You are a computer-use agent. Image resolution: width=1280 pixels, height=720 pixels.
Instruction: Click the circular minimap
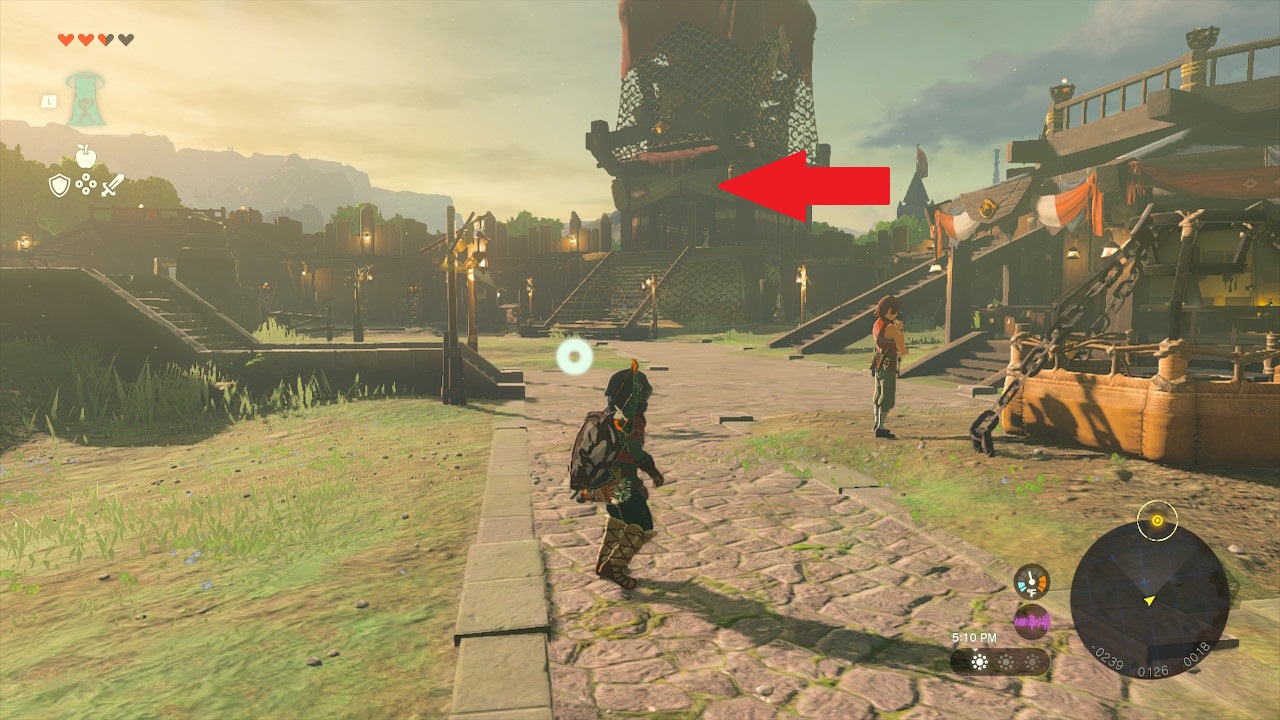coord(1149,601)
